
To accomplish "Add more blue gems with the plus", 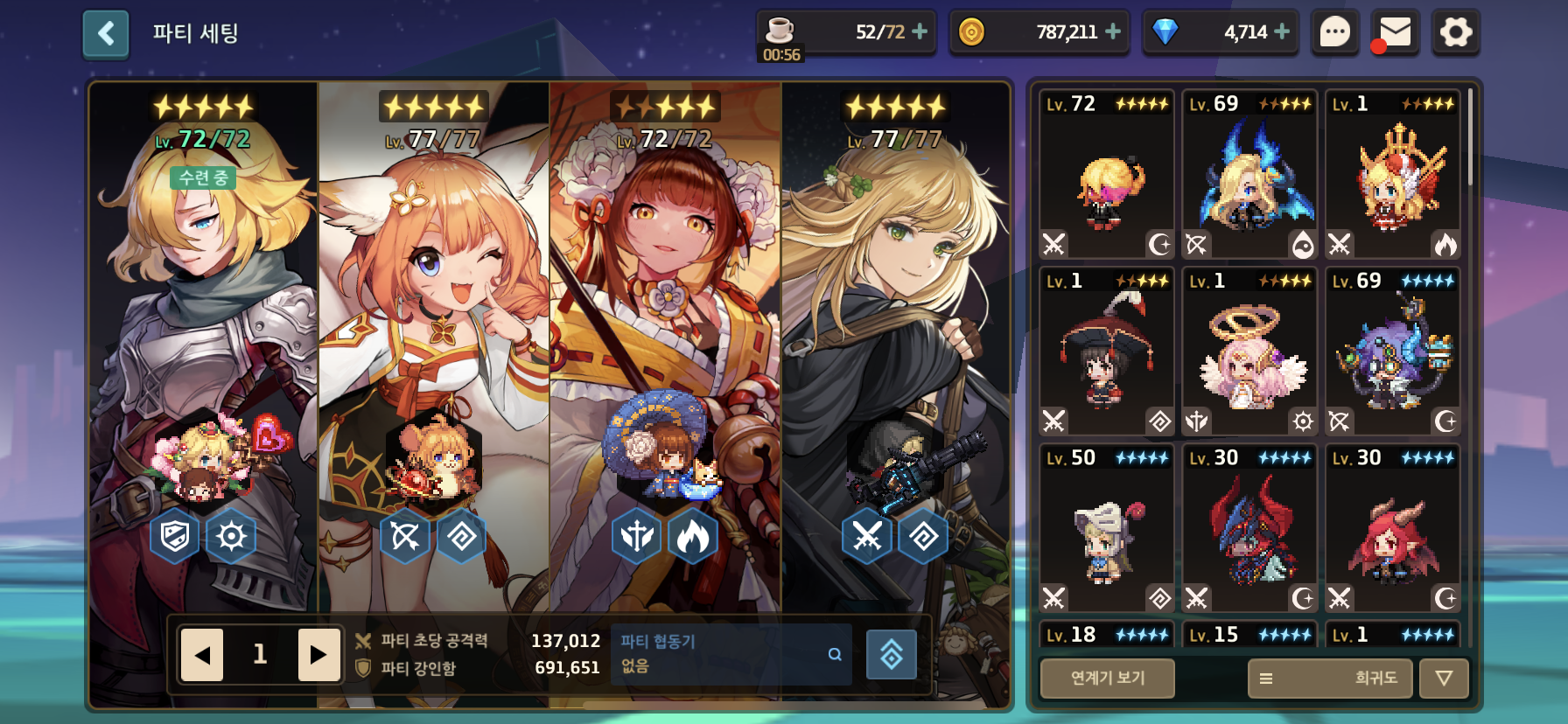I will click(x=1282, y=31).
